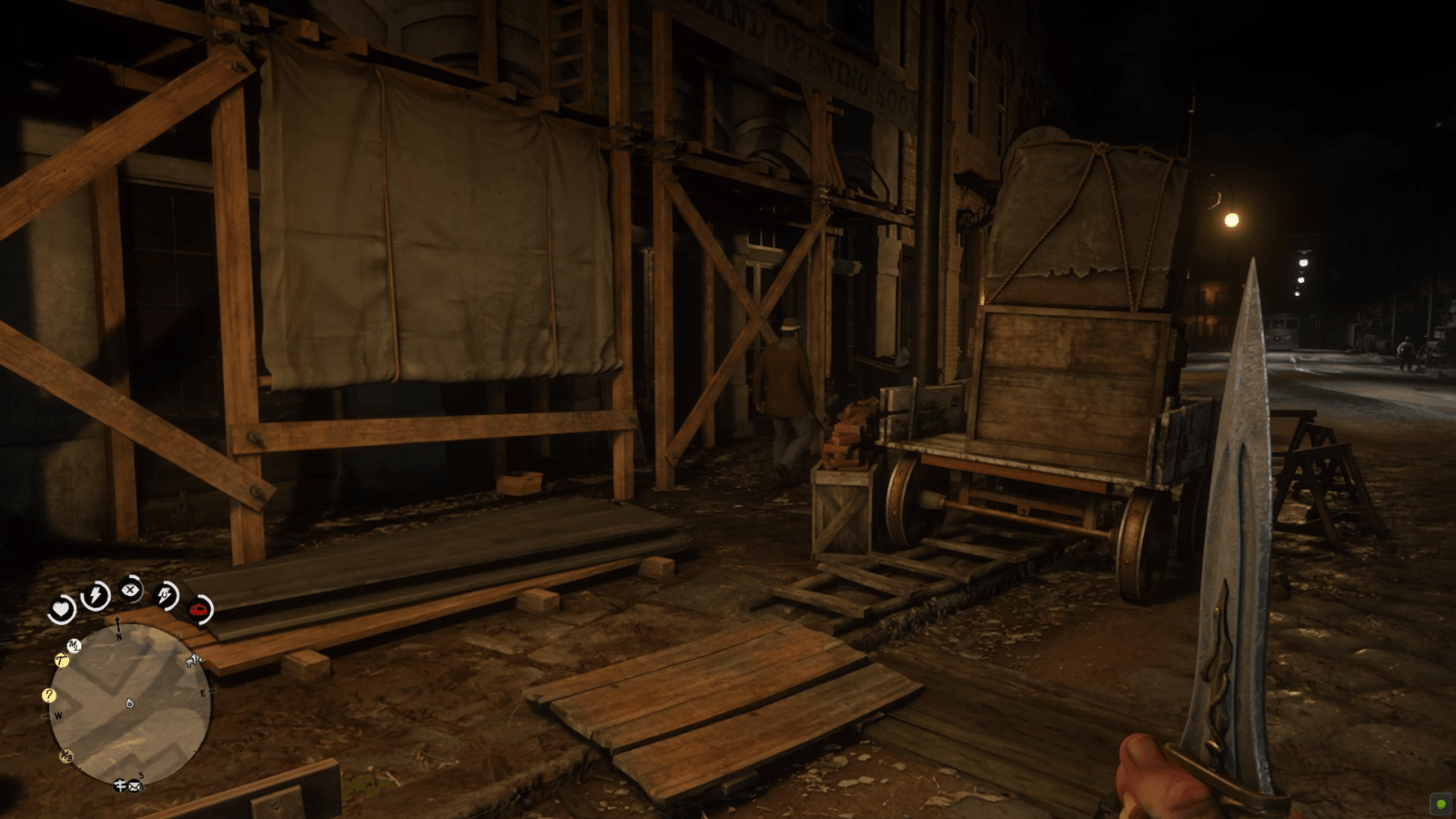The image size is (1456, 819).
Task: Click the Dead Eye core icon
Action: (x=165, y=593)
